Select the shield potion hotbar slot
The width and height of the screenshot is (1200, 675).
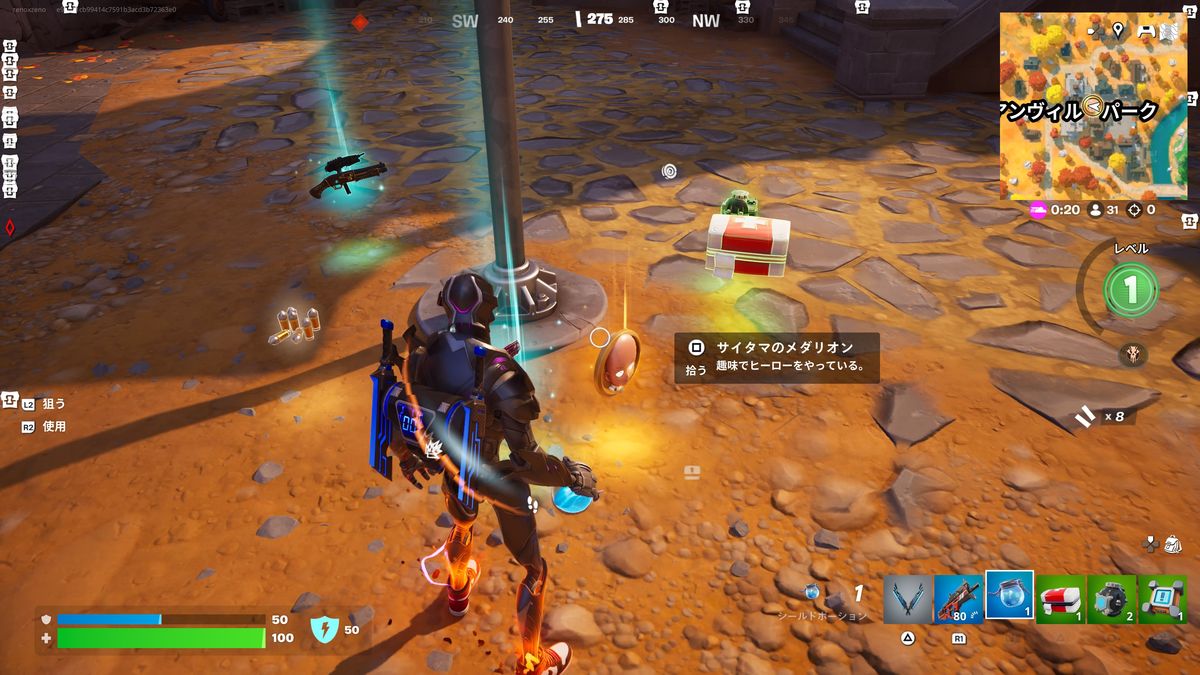pyautogui.click(x=1009, y=596)
